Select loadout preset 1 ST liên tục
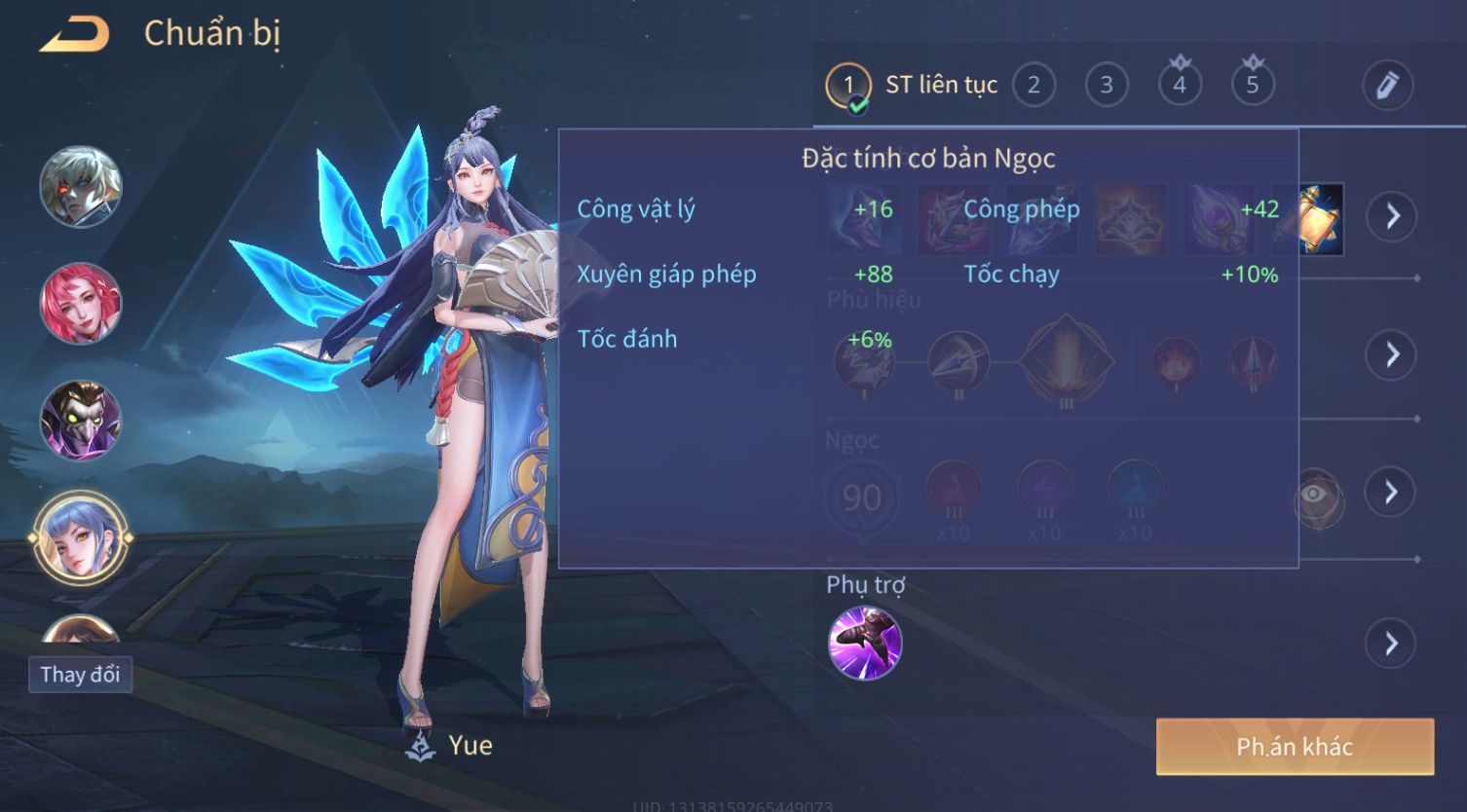1467x812 pixels. coord(848,86)
